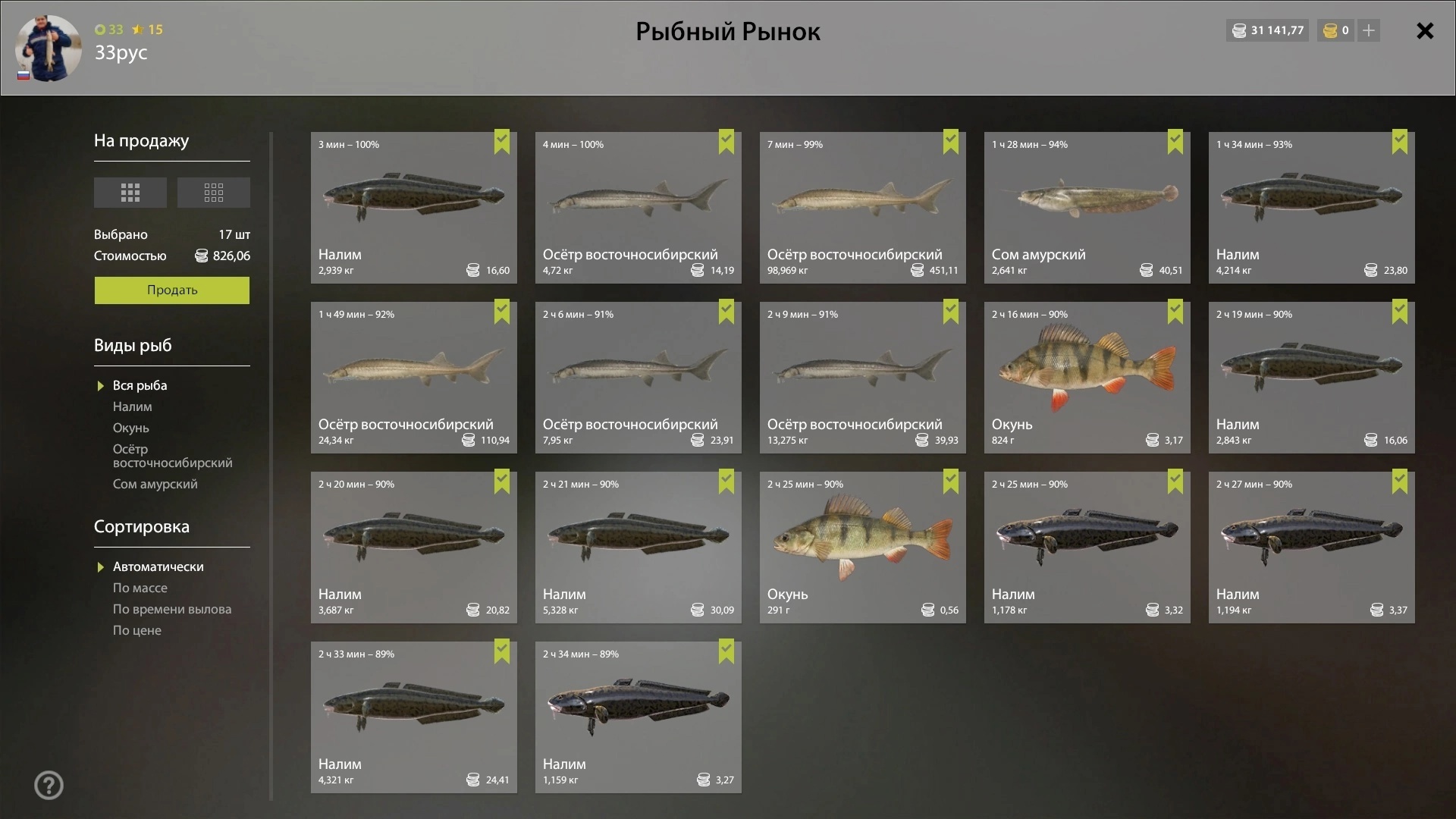The height and width of the screenshot is (819, 1456).
Task: Sort fish by price (По цене)
Action: [x=137, y=631]
